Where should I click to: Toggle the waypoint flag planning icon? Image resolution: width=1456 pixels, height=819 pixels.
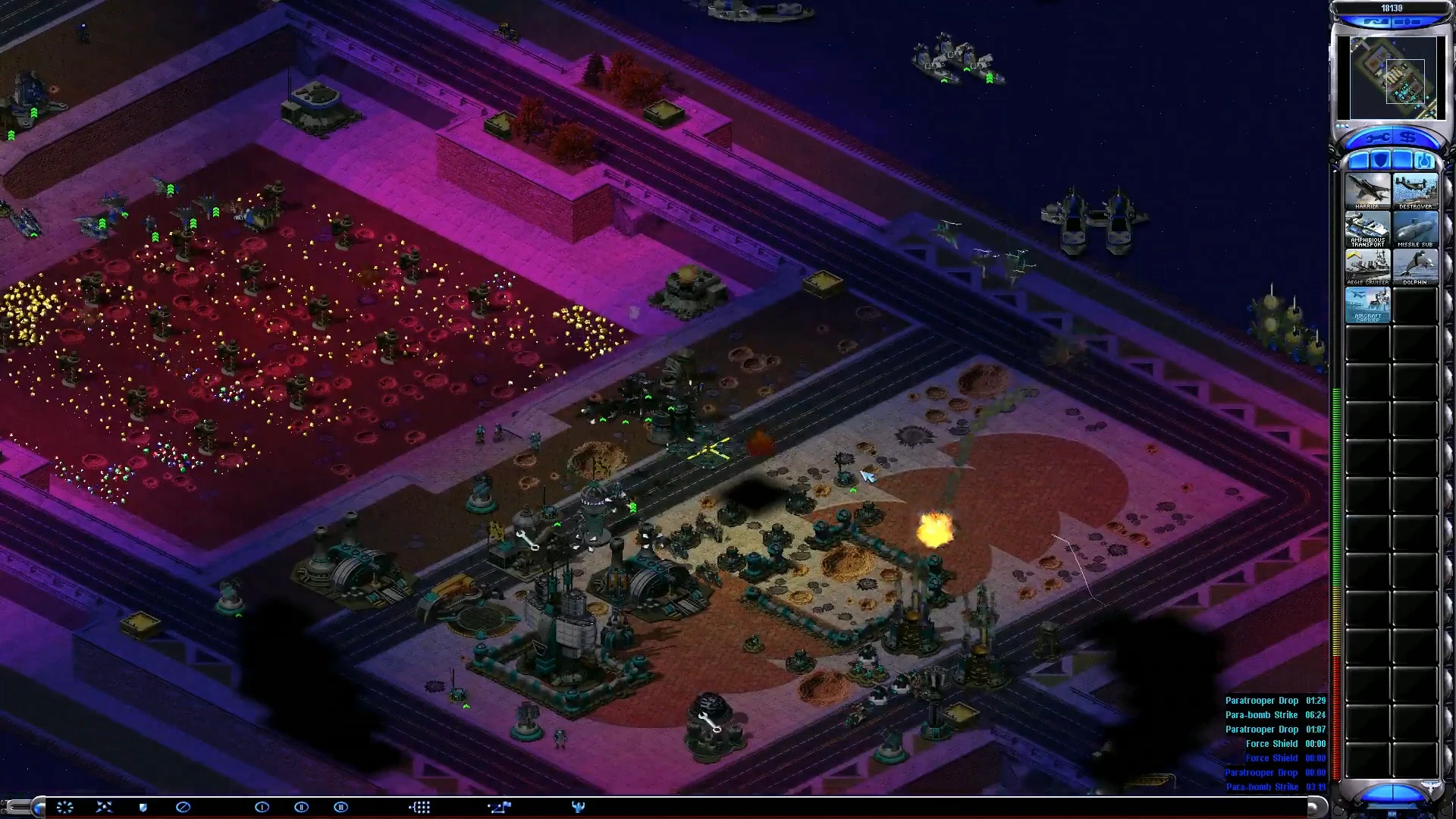pos(499,807)
